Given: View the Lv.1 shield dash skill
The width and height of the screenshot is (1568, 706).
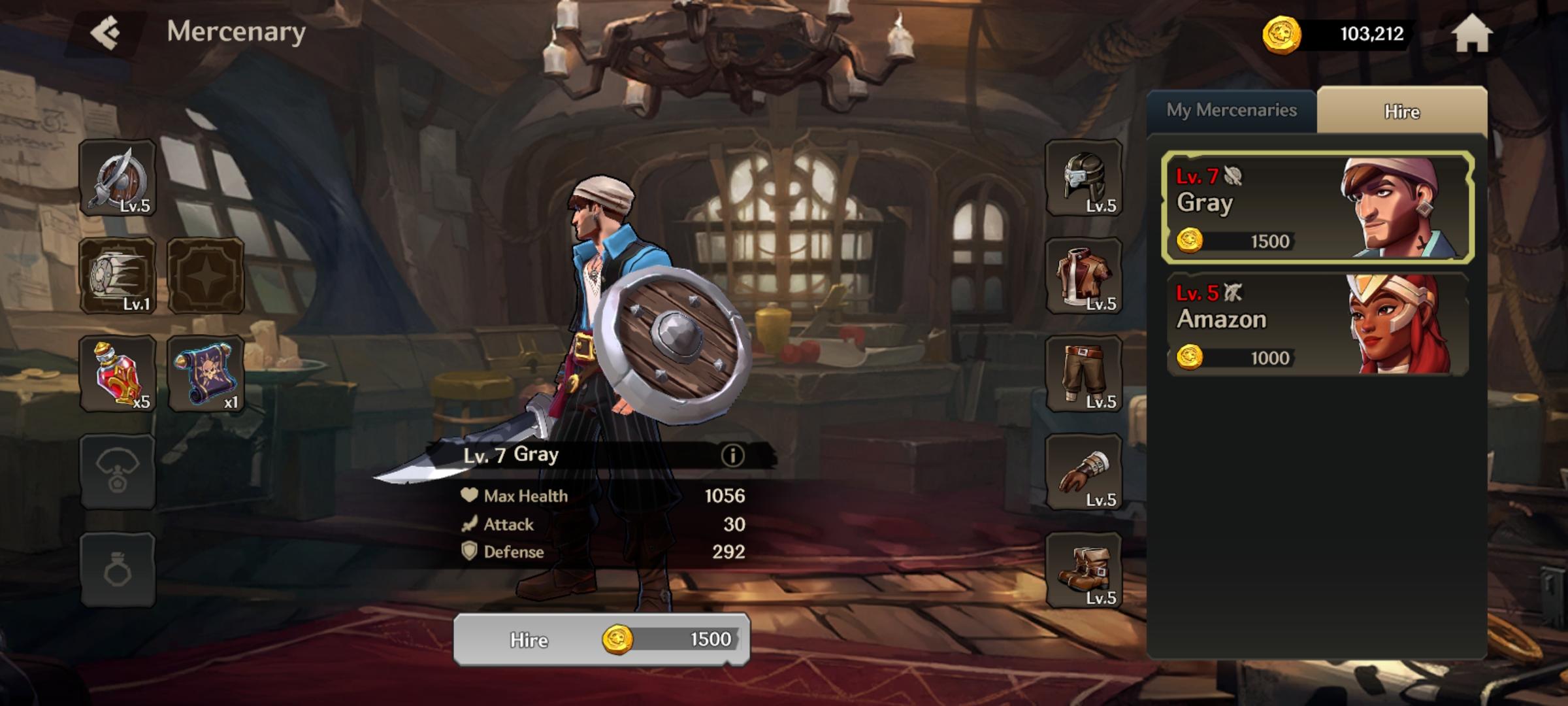Looking at the screenshot, I should [118, 276].
